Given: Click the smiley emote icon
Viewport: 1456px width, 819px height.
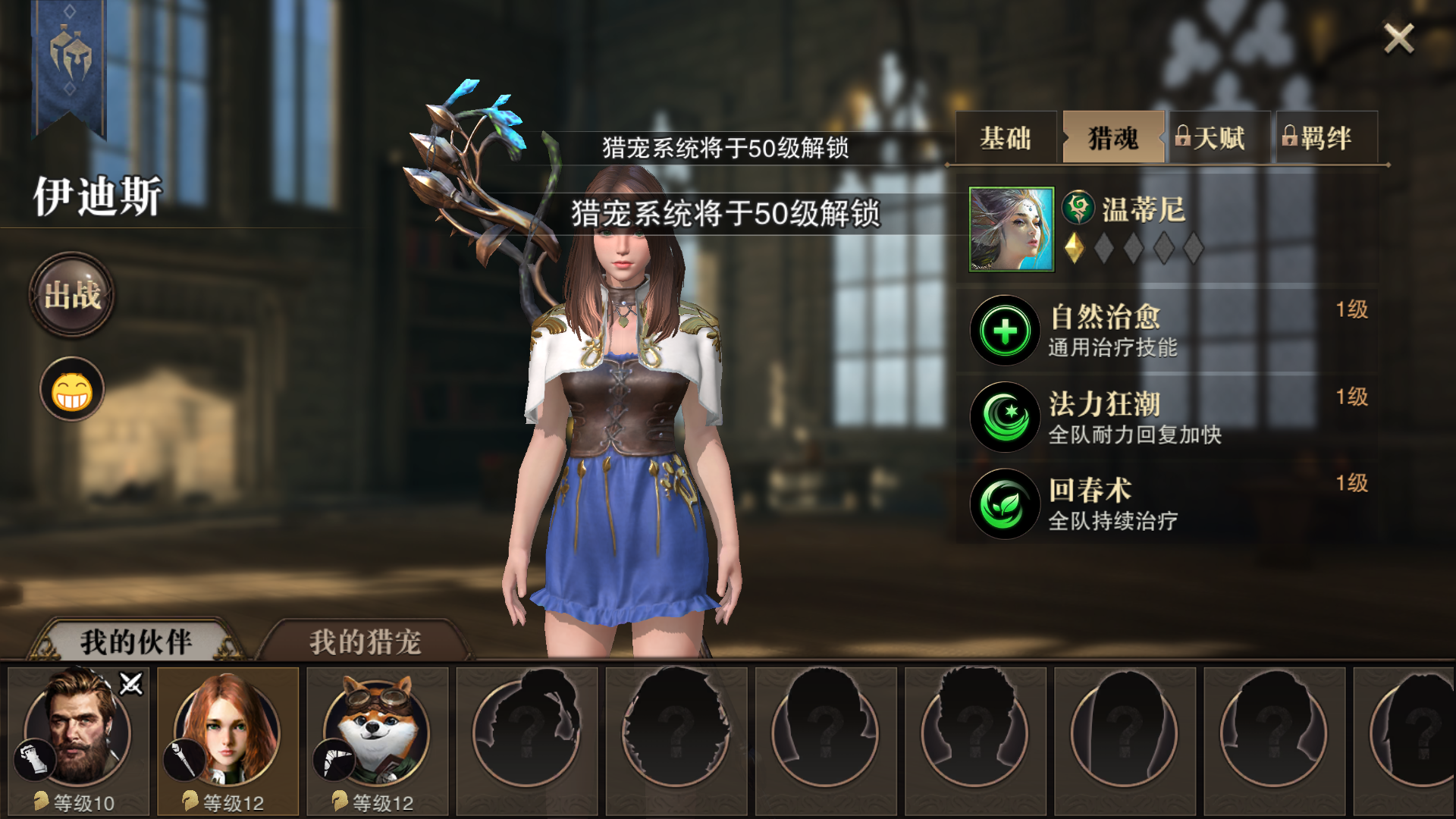Looking at the screenshot, I should pyautogui.click(x=70, y=388).
